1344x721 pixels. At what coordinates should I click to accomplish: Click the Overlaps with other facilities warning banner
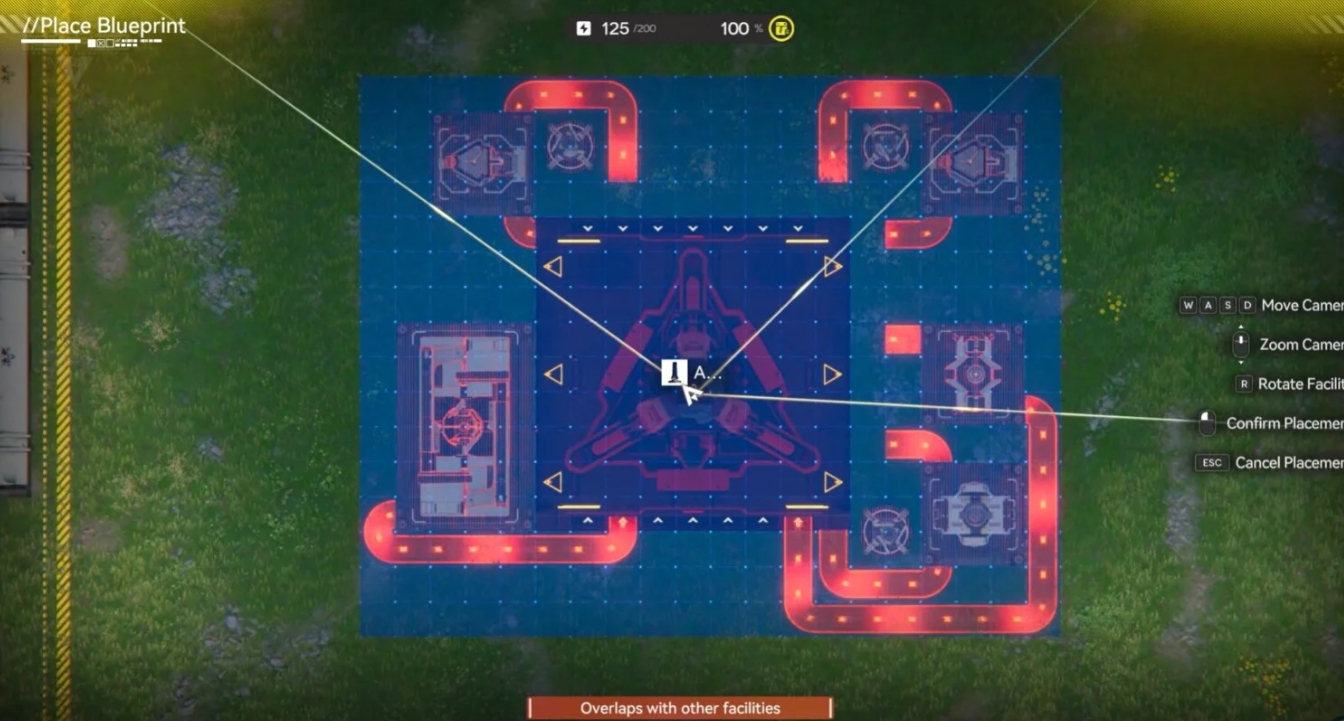pyautogui.click(x=678, y=708)
